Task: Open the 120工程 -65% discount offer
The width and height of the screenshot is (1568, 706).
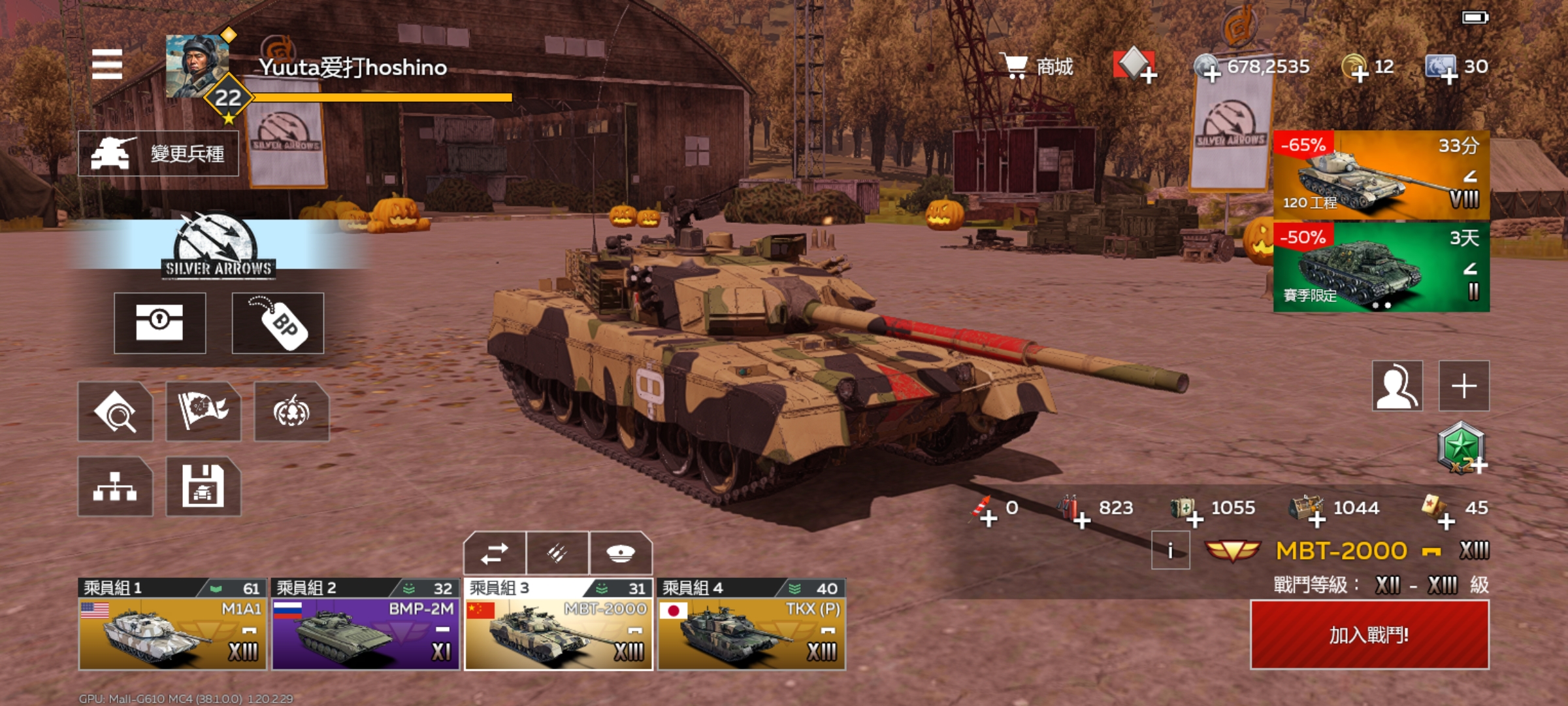Action: (1381, 175)
